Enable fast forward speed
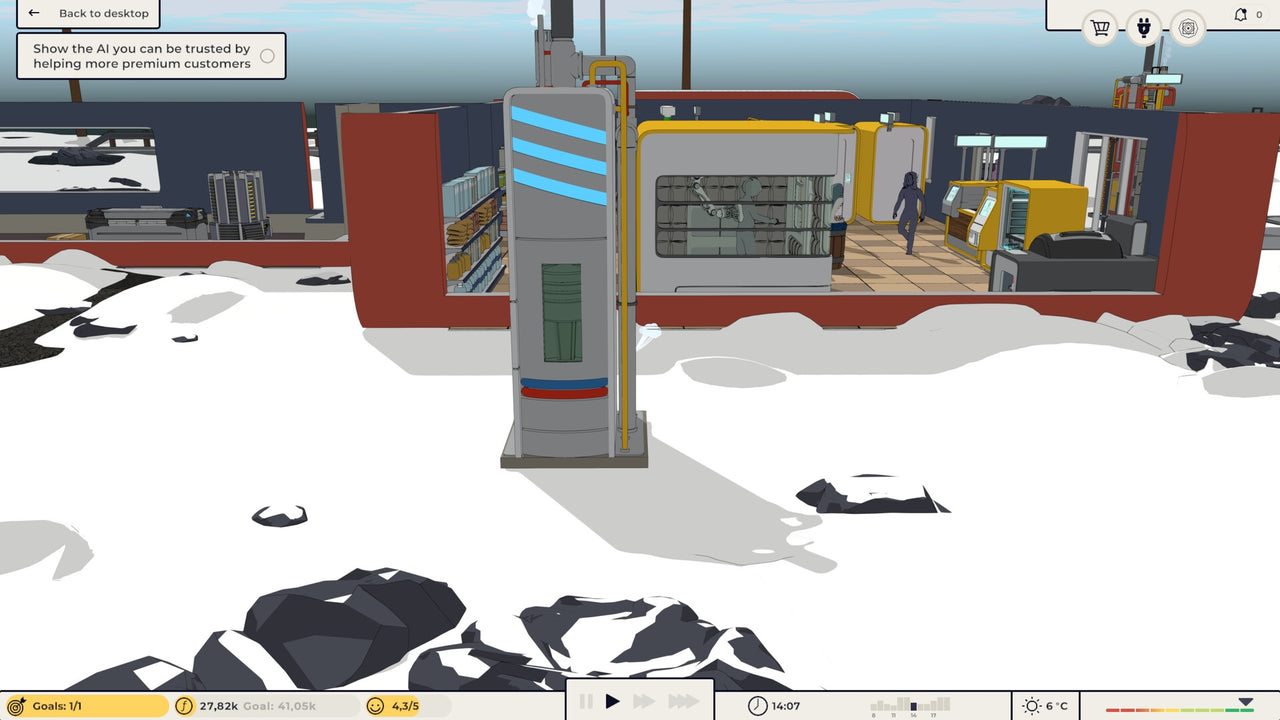The width and height of the screenshot is (1280, 720). [645, 702]
